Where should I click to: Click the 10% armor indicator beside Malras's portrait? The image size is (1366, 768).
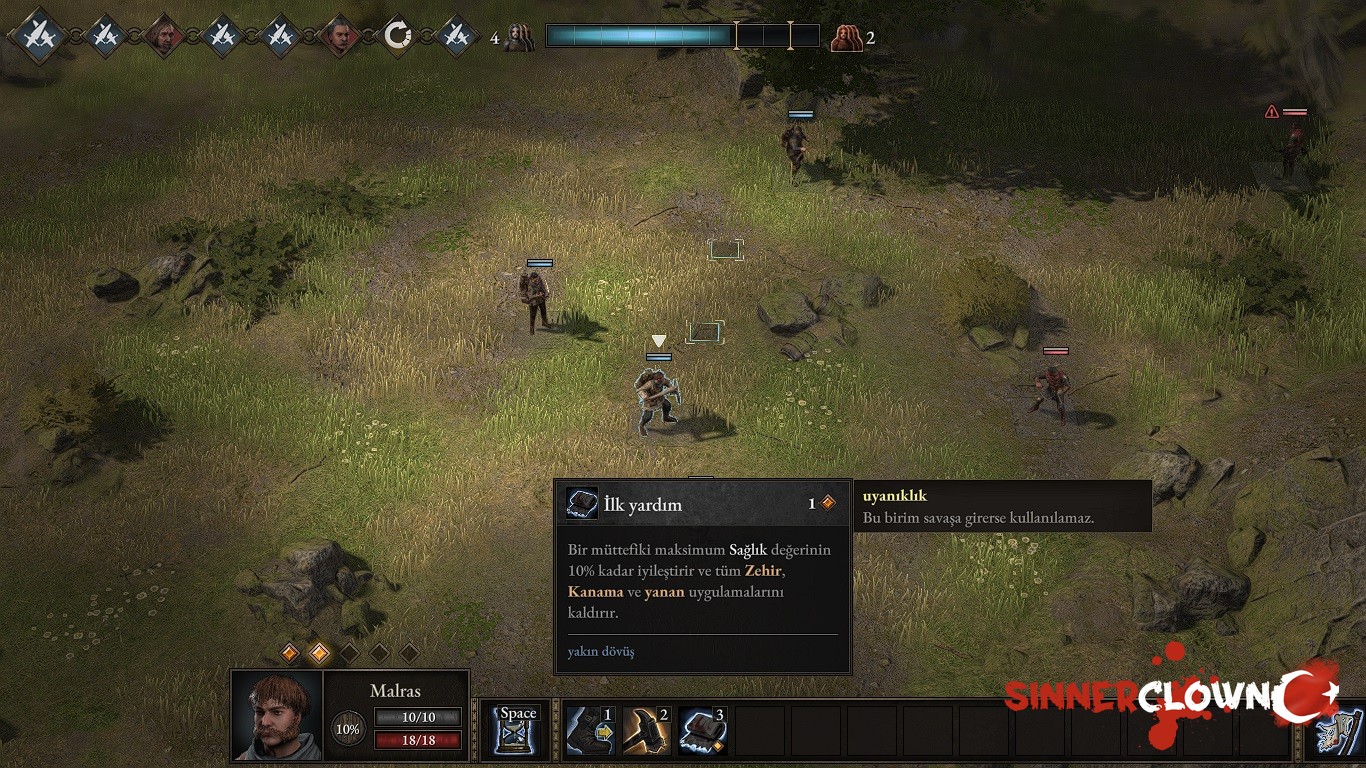(347, 729)
